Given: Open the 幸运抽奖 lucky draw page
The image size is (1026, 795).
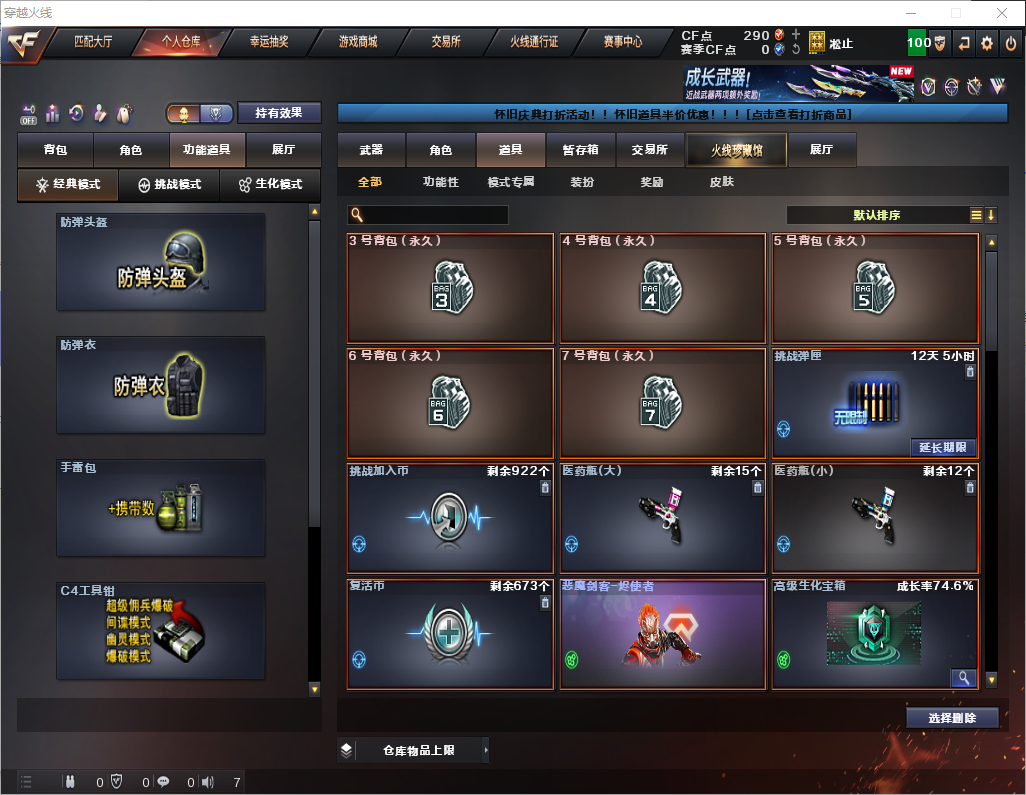Looking at the screenshot, I should tap(269, 42).
